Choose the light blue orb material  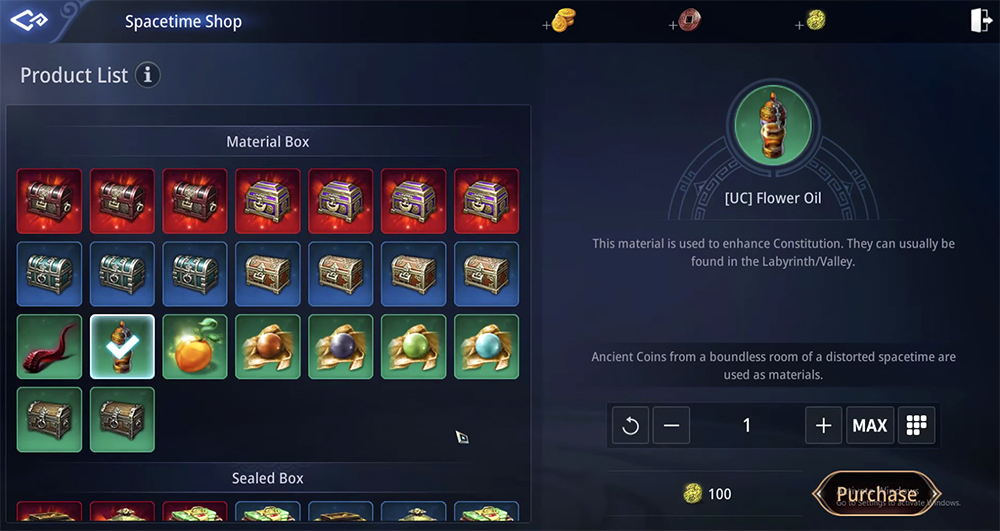click(x=487, y=347)
